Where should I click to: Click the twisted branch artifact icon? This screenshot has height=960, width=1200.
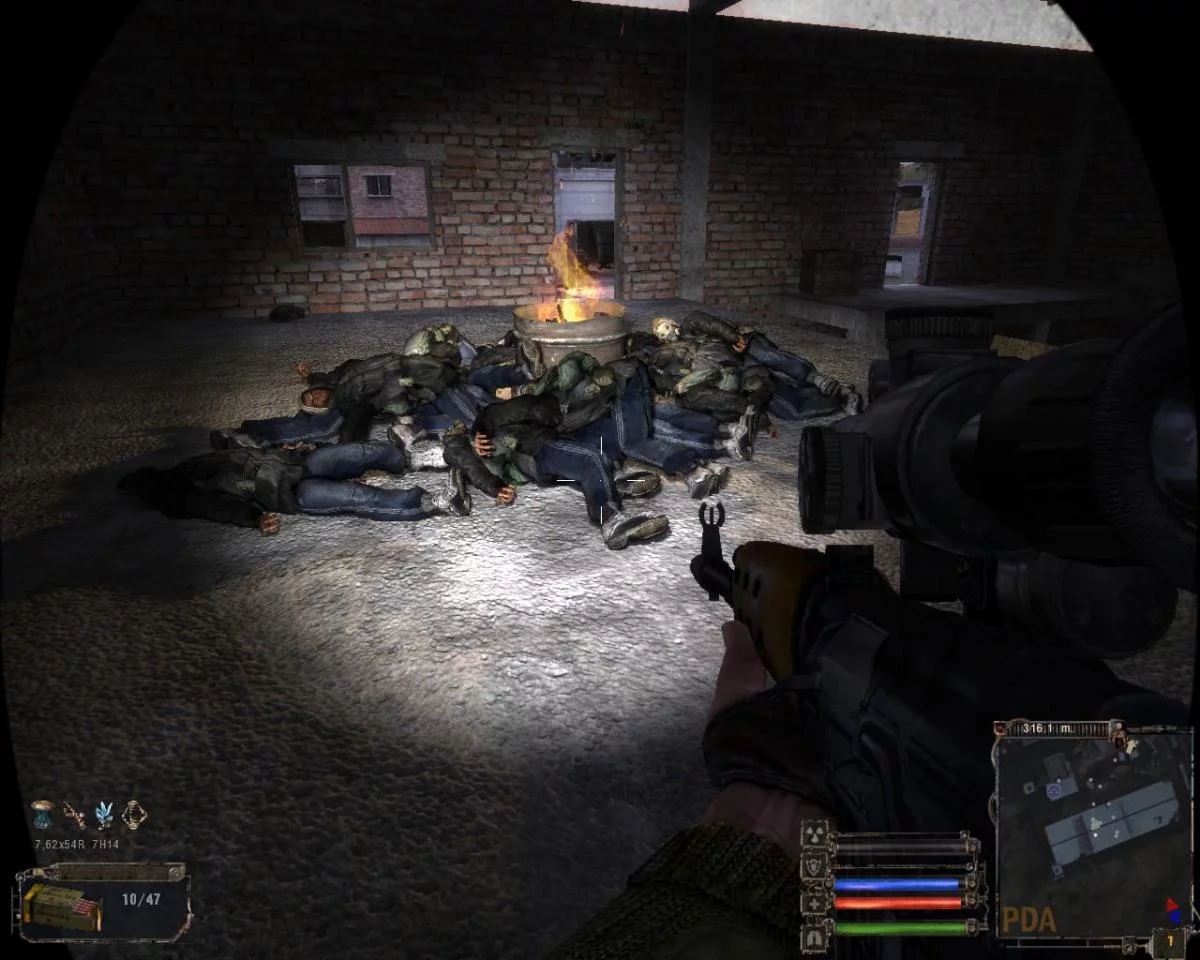[74, 816]
